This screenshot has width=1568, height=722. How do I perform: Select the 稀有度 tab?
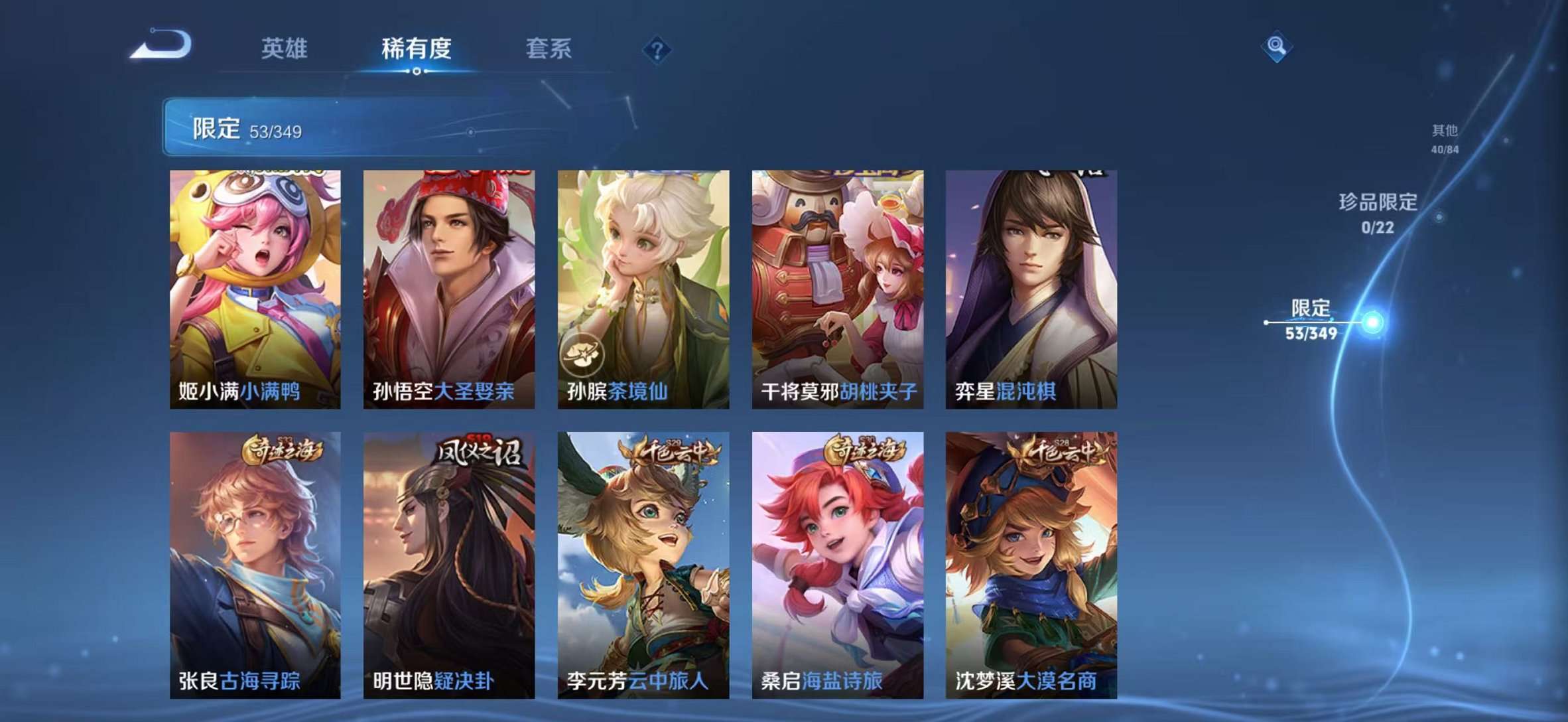pyautogui.click(x=416, y=48)
